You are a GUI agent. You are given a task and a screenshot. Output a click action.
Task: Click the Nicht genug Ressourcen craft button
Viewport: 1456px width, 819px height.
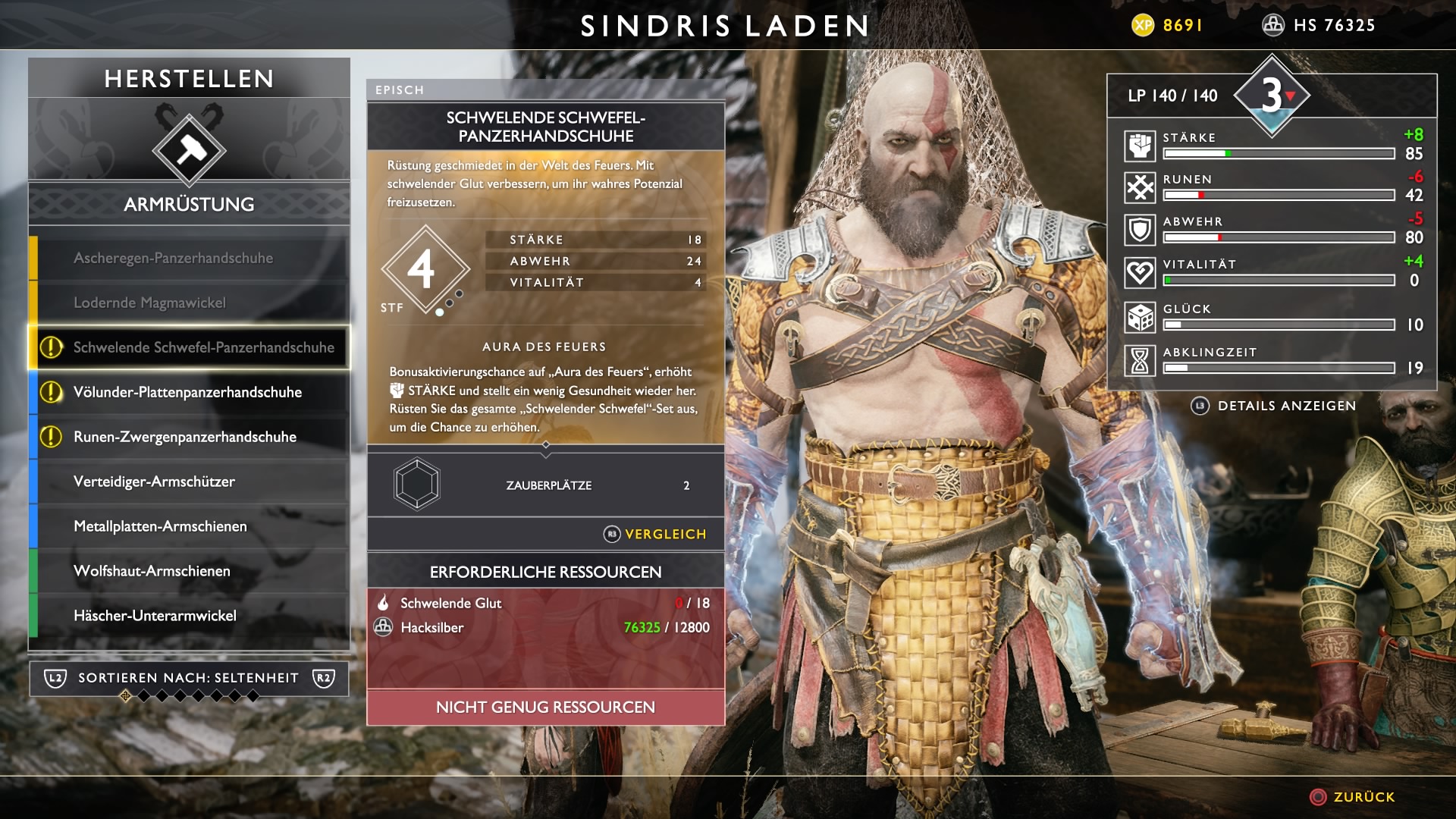545,708
